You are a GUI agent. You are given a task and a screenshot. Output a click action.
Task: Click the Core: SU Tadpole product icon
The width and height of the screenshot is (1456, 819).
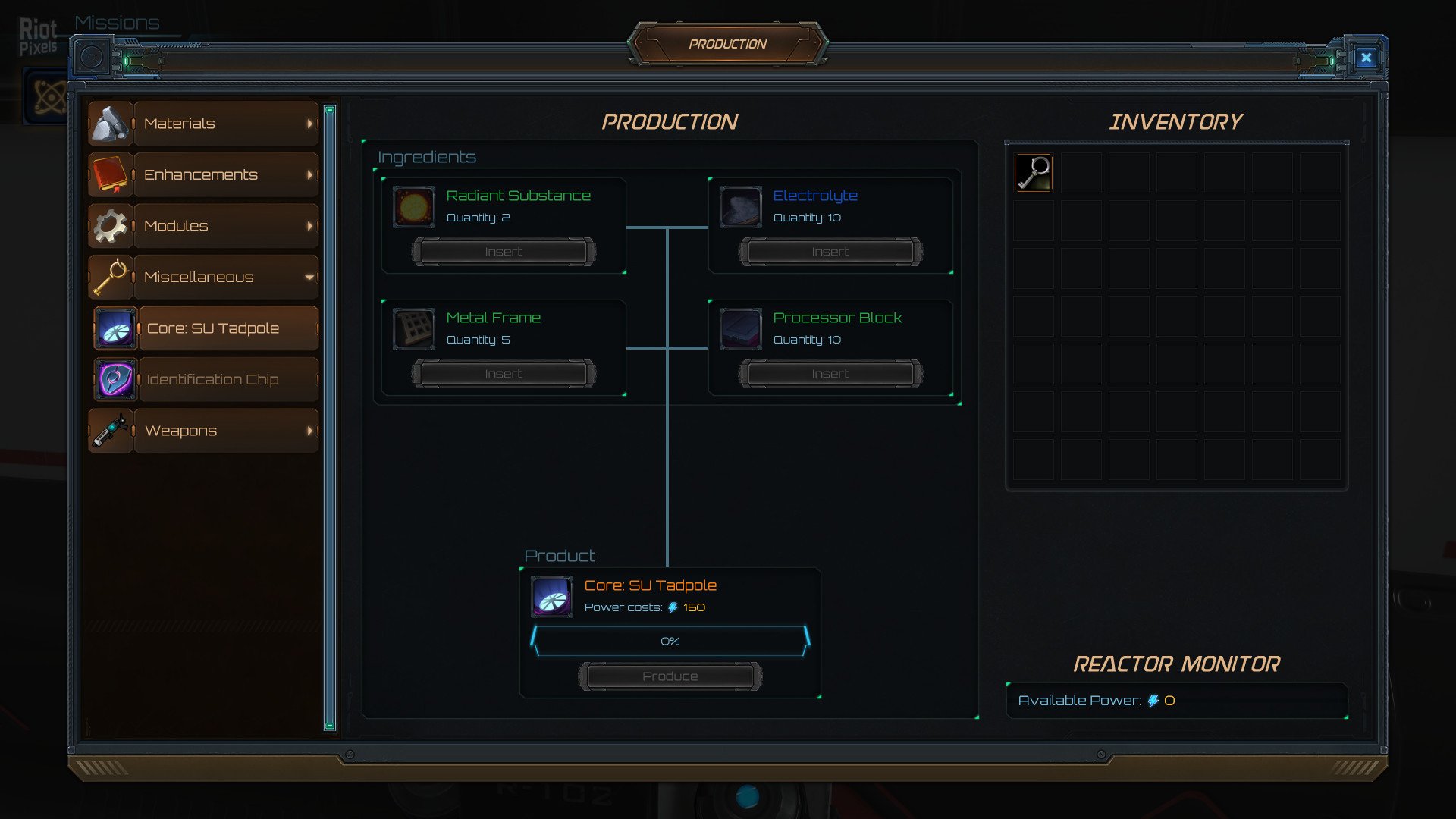pyautogui.click(x=552, y=597)
